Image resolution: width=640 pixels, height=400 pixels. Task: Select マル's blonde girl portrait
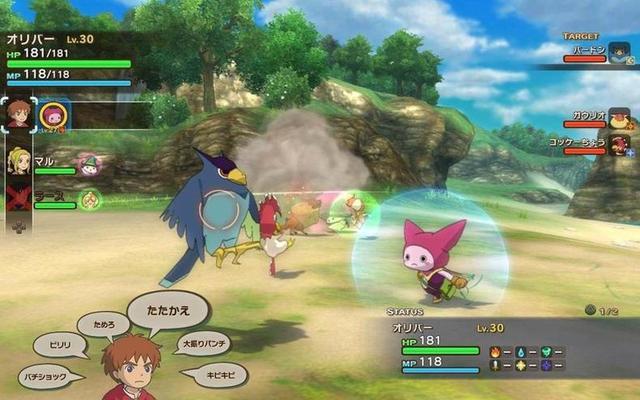[x=18, y=161]
